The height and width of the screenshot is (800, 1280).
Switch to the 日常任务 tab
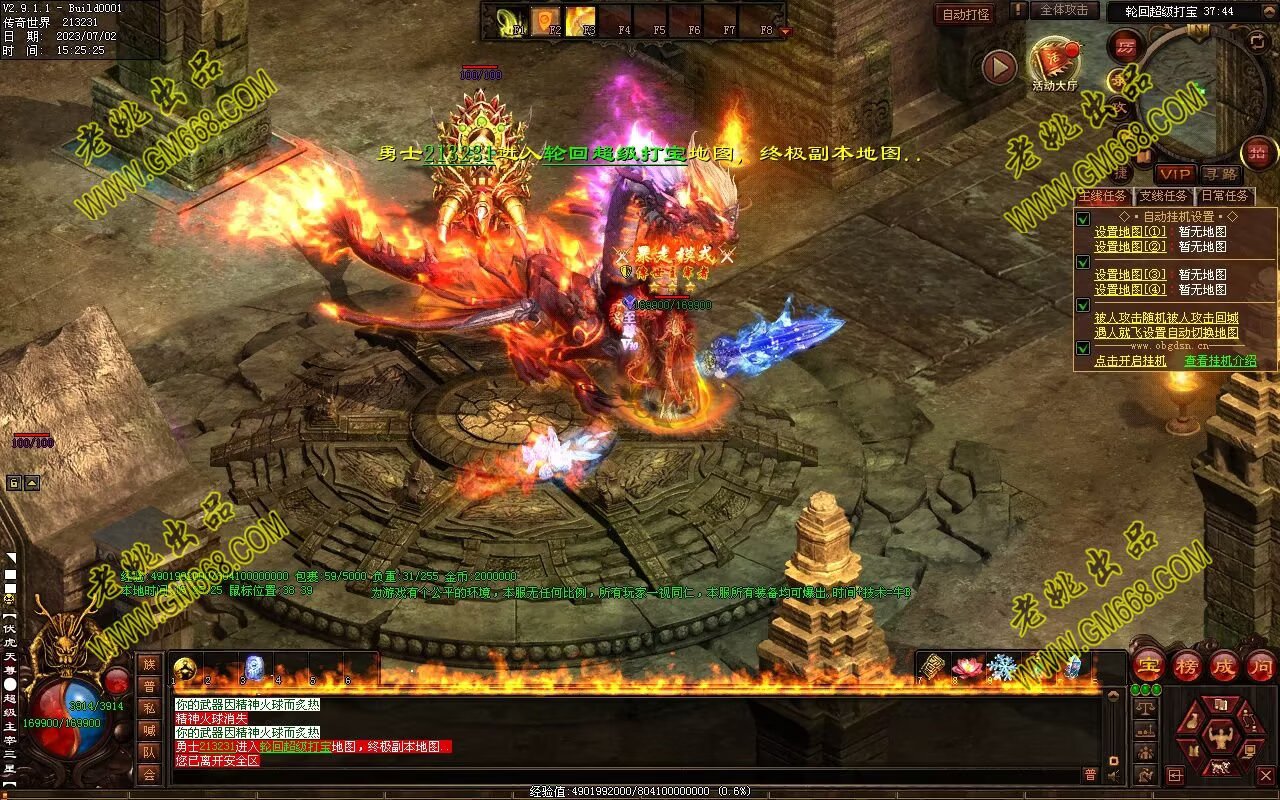[x=1225, y=196]
